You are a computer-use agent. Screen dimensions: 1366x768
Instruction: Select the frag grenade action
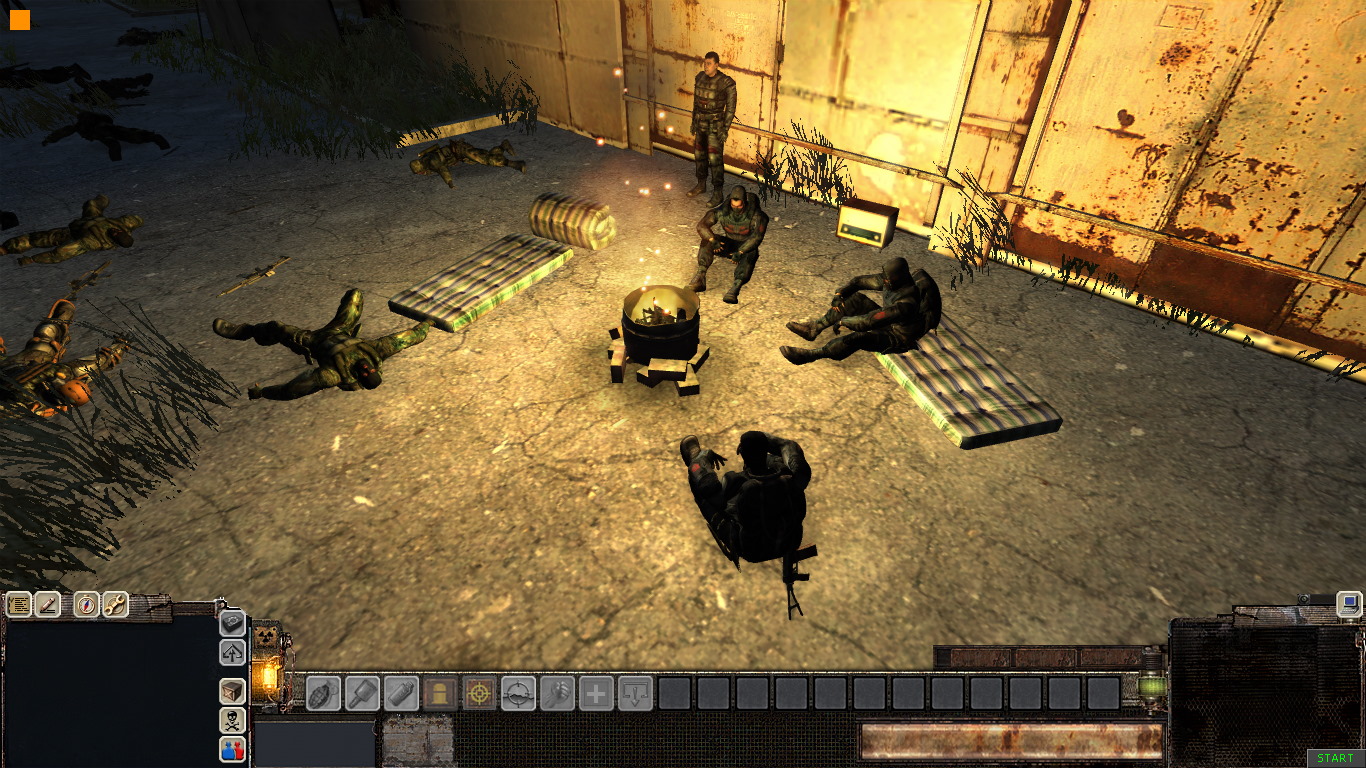[x=323, y=693]
